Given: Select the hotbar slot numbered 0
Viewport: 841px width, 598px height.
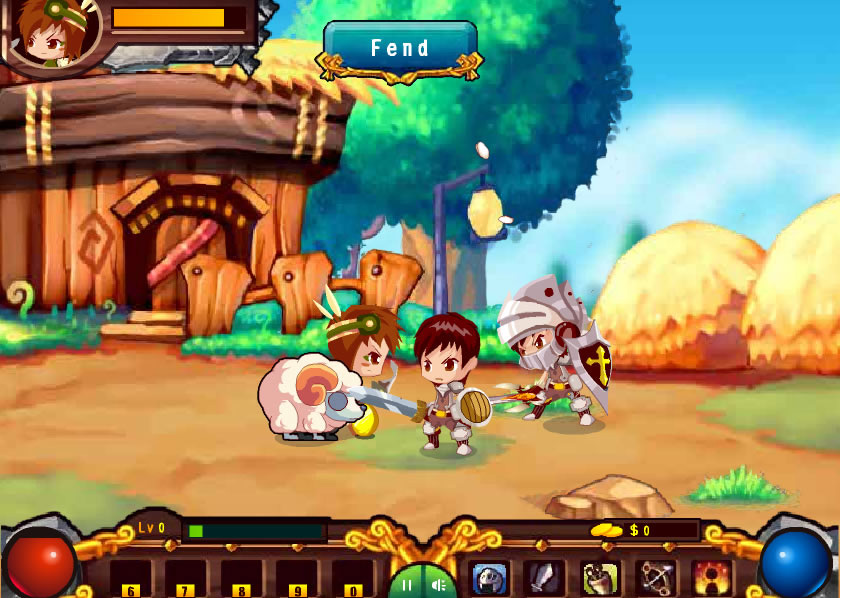Looking at the screenshot, I should [x=352, y=579].
